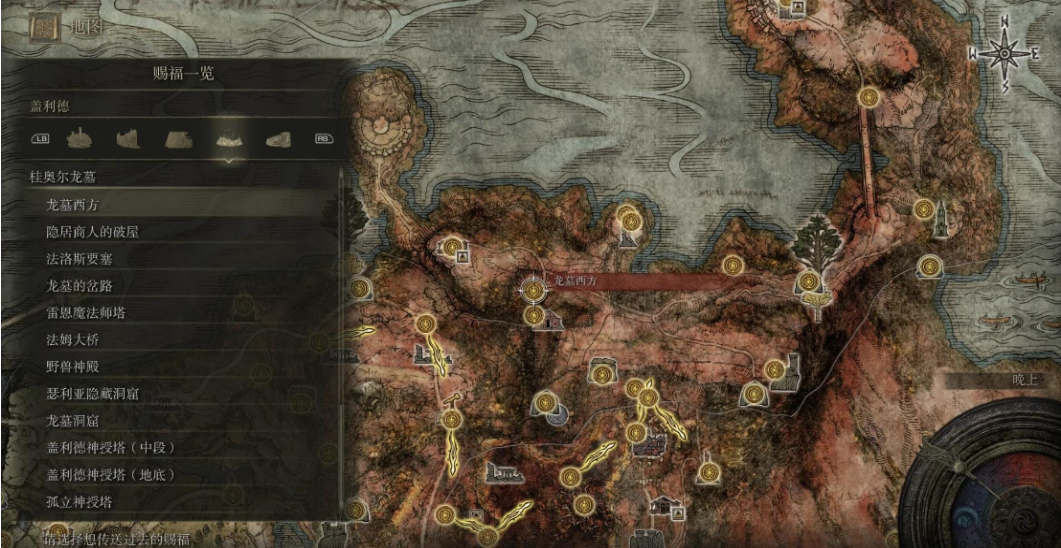Viewport: 1061px width, 548px height.
Task: Click the map grace marker labeled 龙墓西方
Action: click(534, 290)
